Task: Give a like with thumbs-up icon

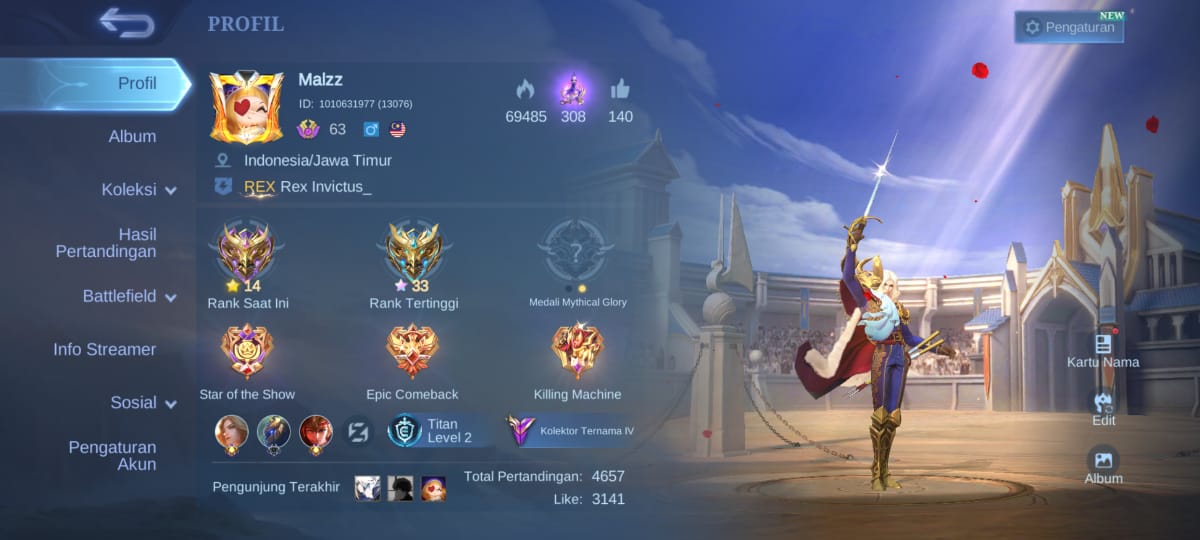Action: [x=620, y=90]
